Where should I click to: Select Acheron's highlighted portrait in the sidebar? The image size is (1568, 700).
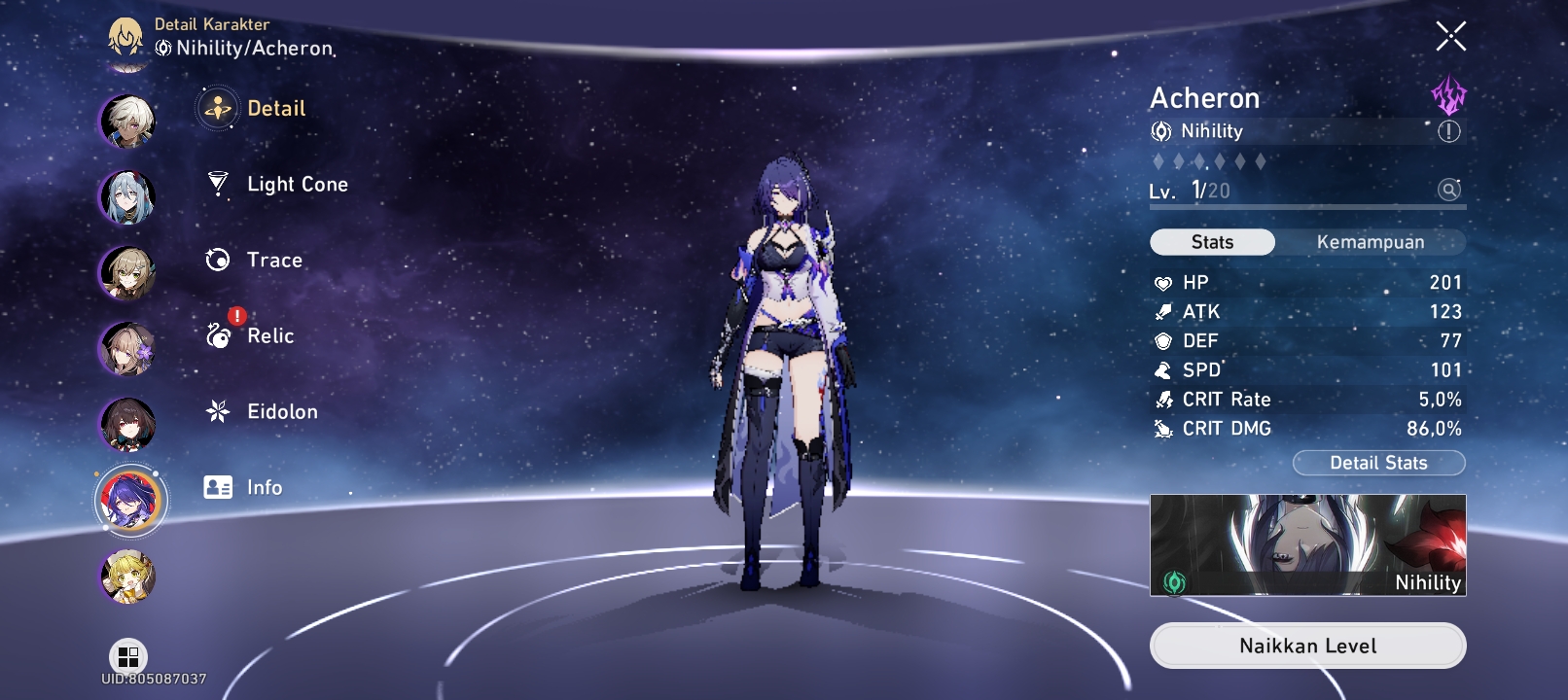pyautogui.click(x=129, y=500)
